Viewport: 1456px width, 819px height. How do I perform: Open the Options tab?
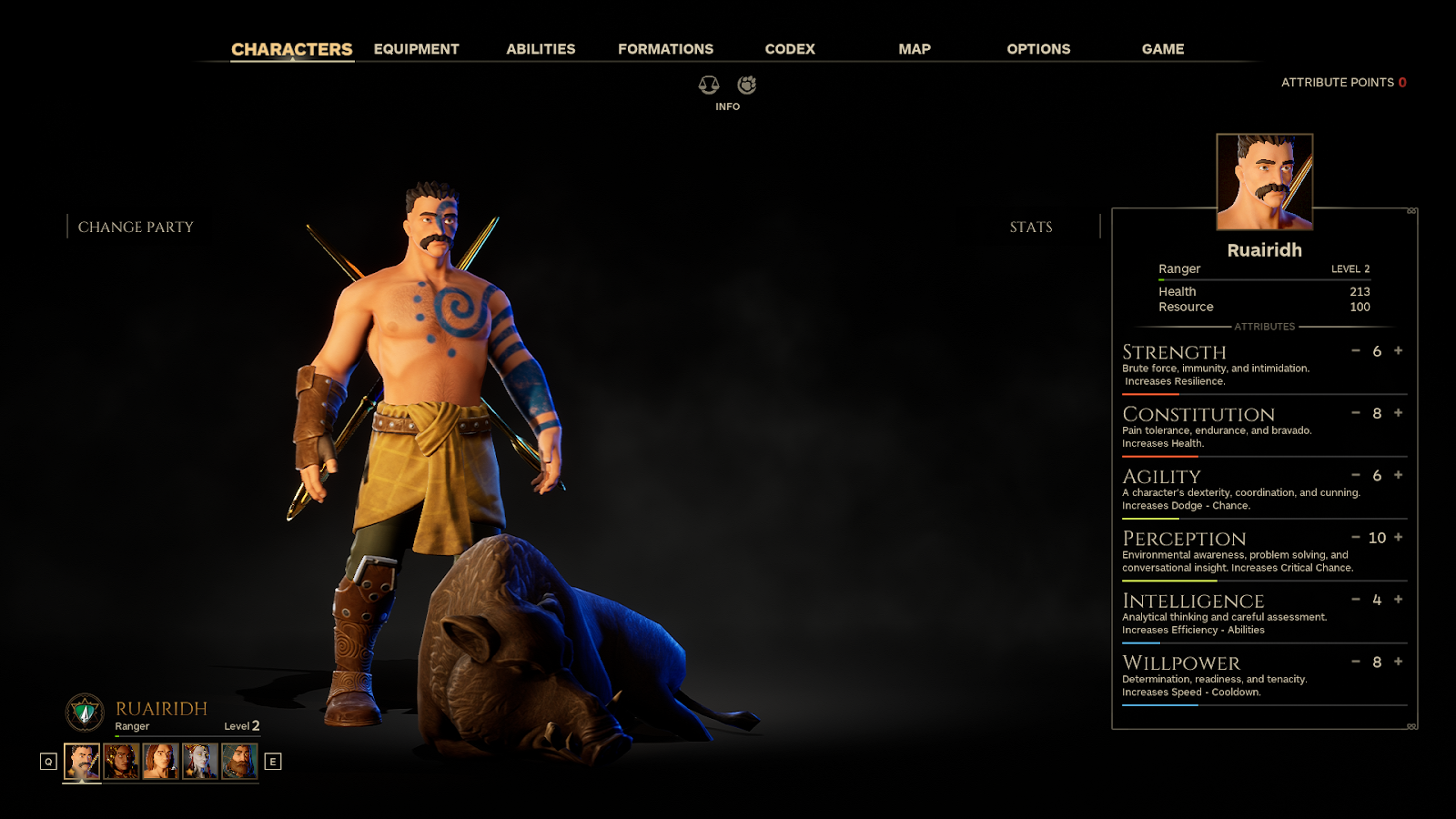point(1038,49)
